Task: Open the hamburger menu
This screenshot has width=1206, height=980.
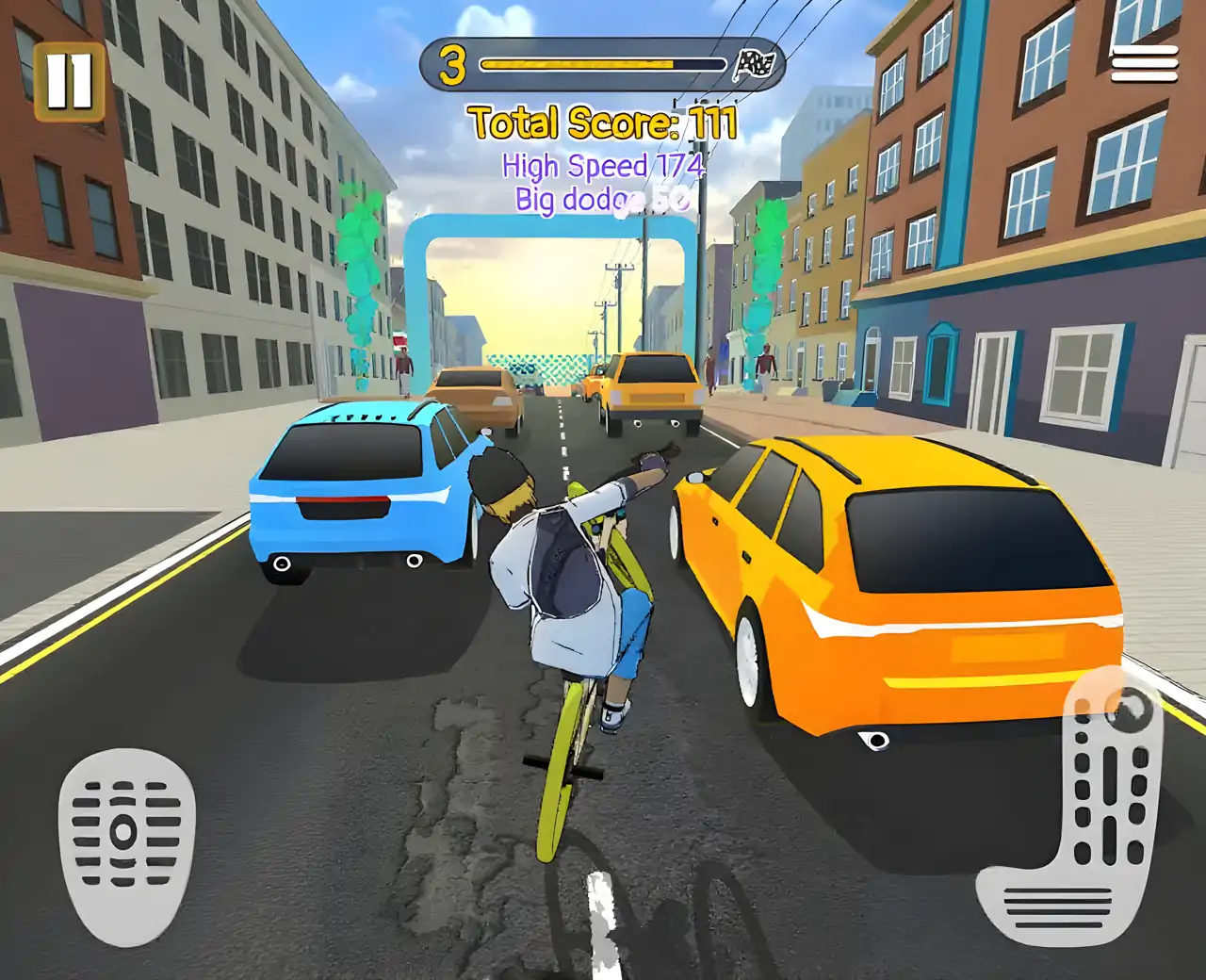Action: pos(1144,64)
